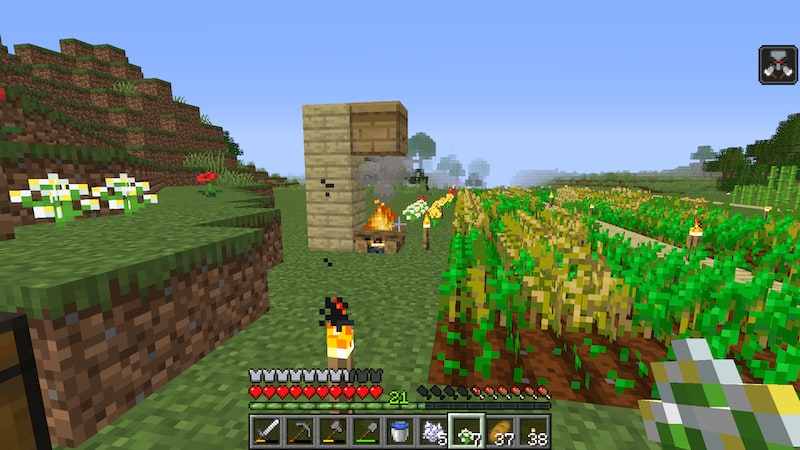This screenshot has height=450, width=800.
Task: Click the daisy flower stack of 7
Action: click(465, 431)
